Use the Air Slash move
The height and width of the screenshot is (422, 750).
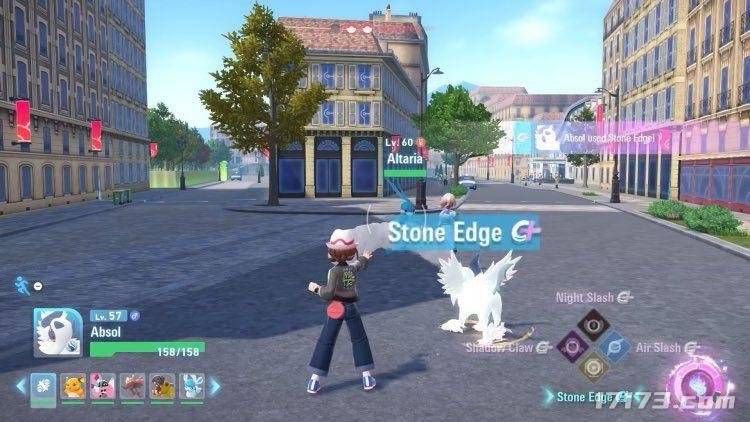(617, 346)
